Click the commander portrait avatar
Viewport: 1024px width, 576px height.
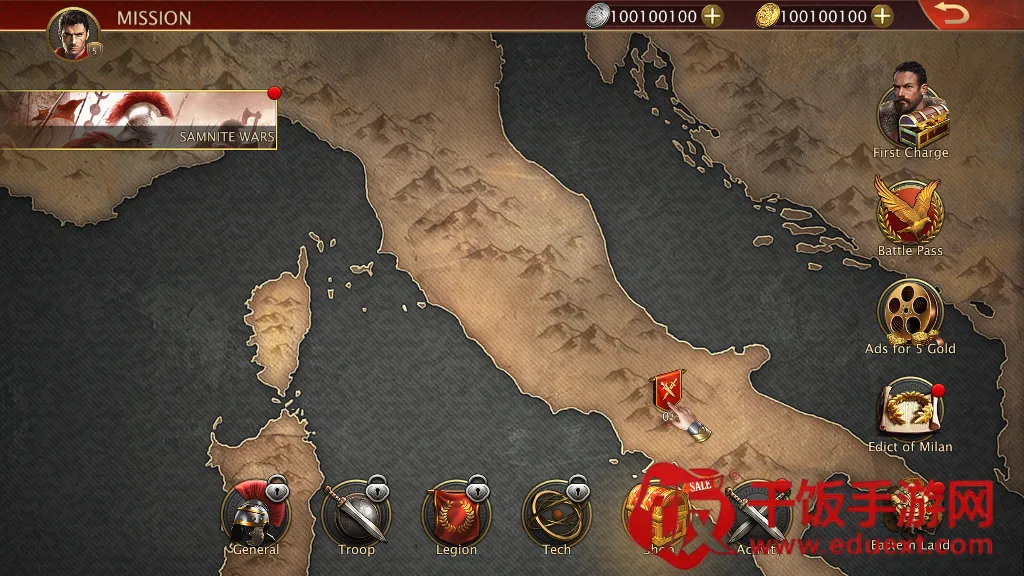tap(74, 34)
